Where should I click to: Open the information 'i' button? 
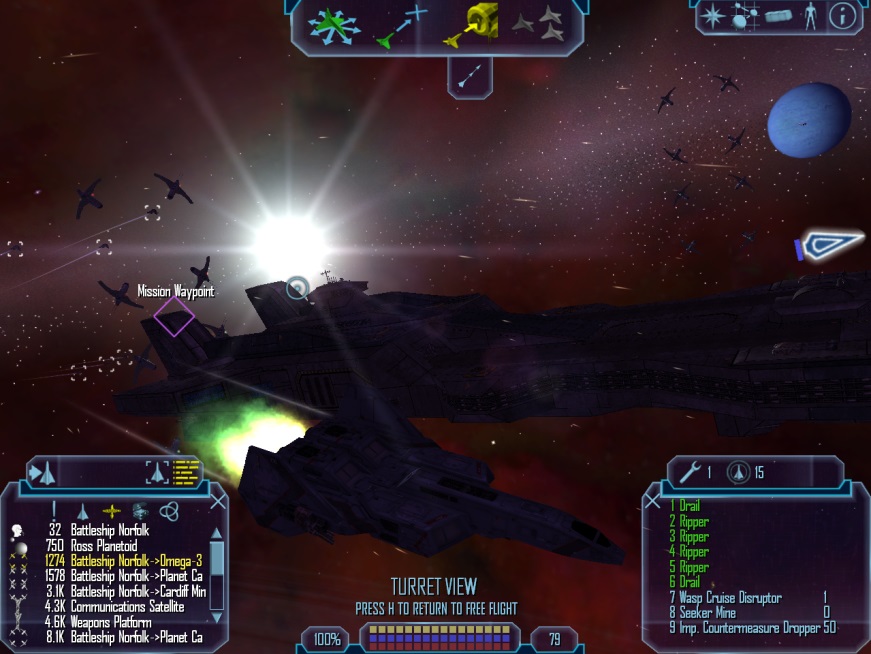click(x=843, y=15)
